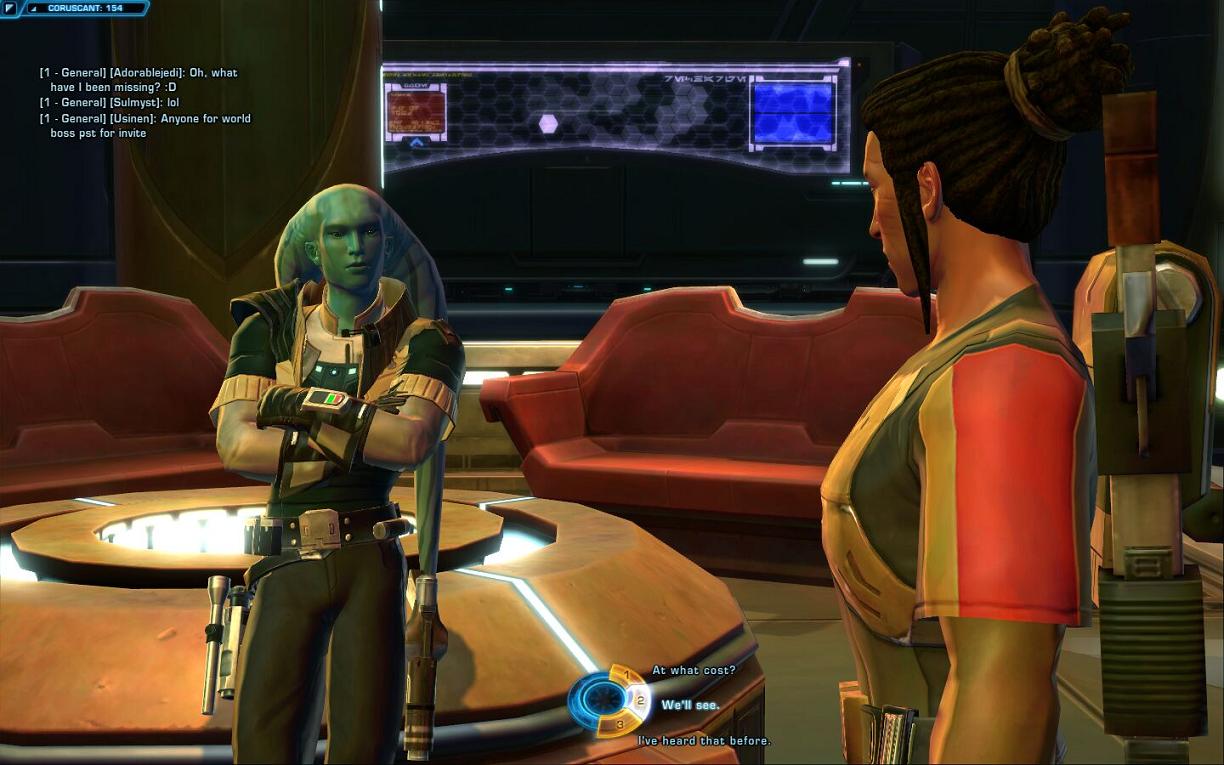The height and width of the screenshot is (765, 1224).
Task: Click Sulmyst's name in chat
Action: [x=137, y=103]
